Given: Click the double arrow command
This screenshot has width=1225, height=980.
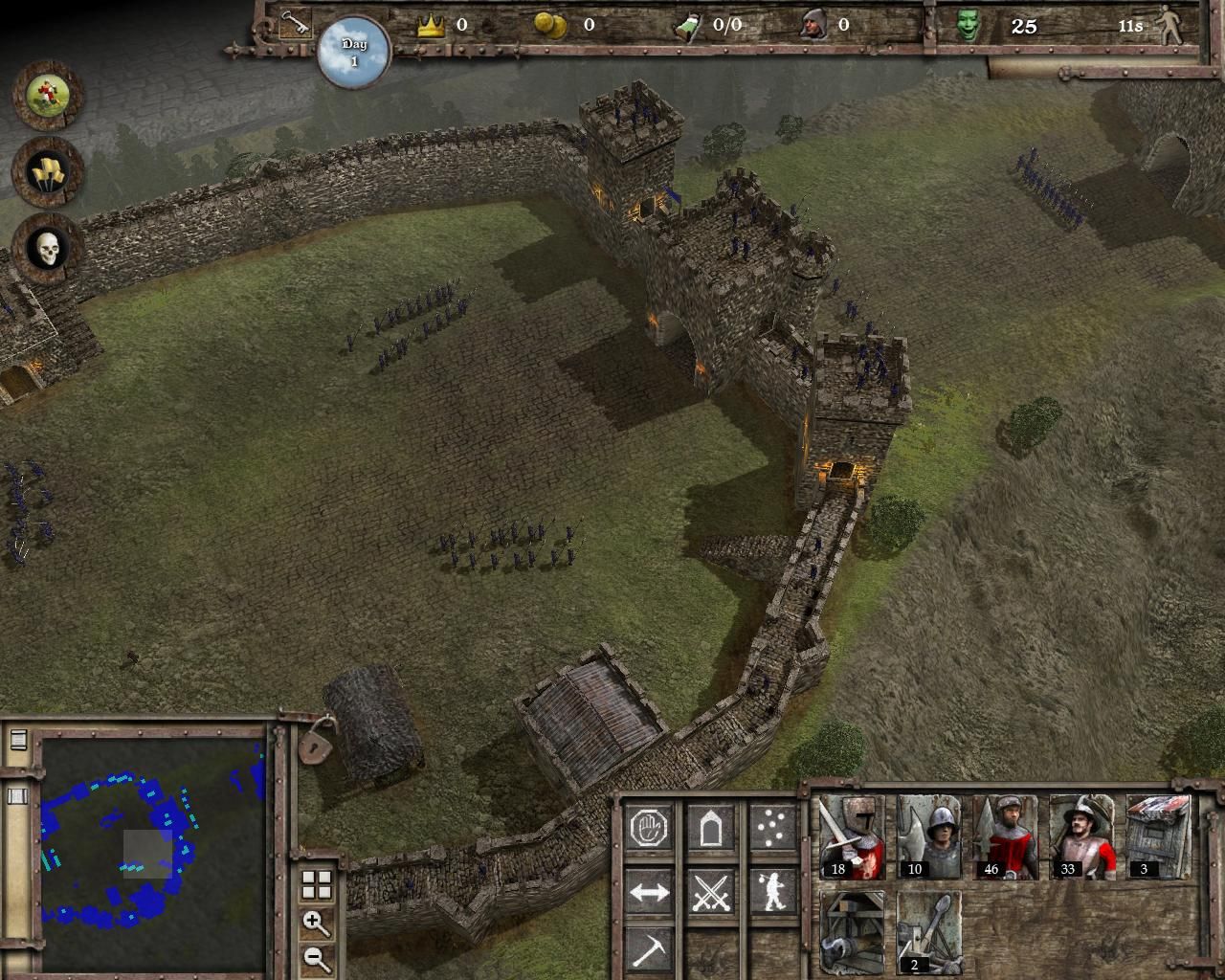Looking at the screenshot, I should (649, 892).
